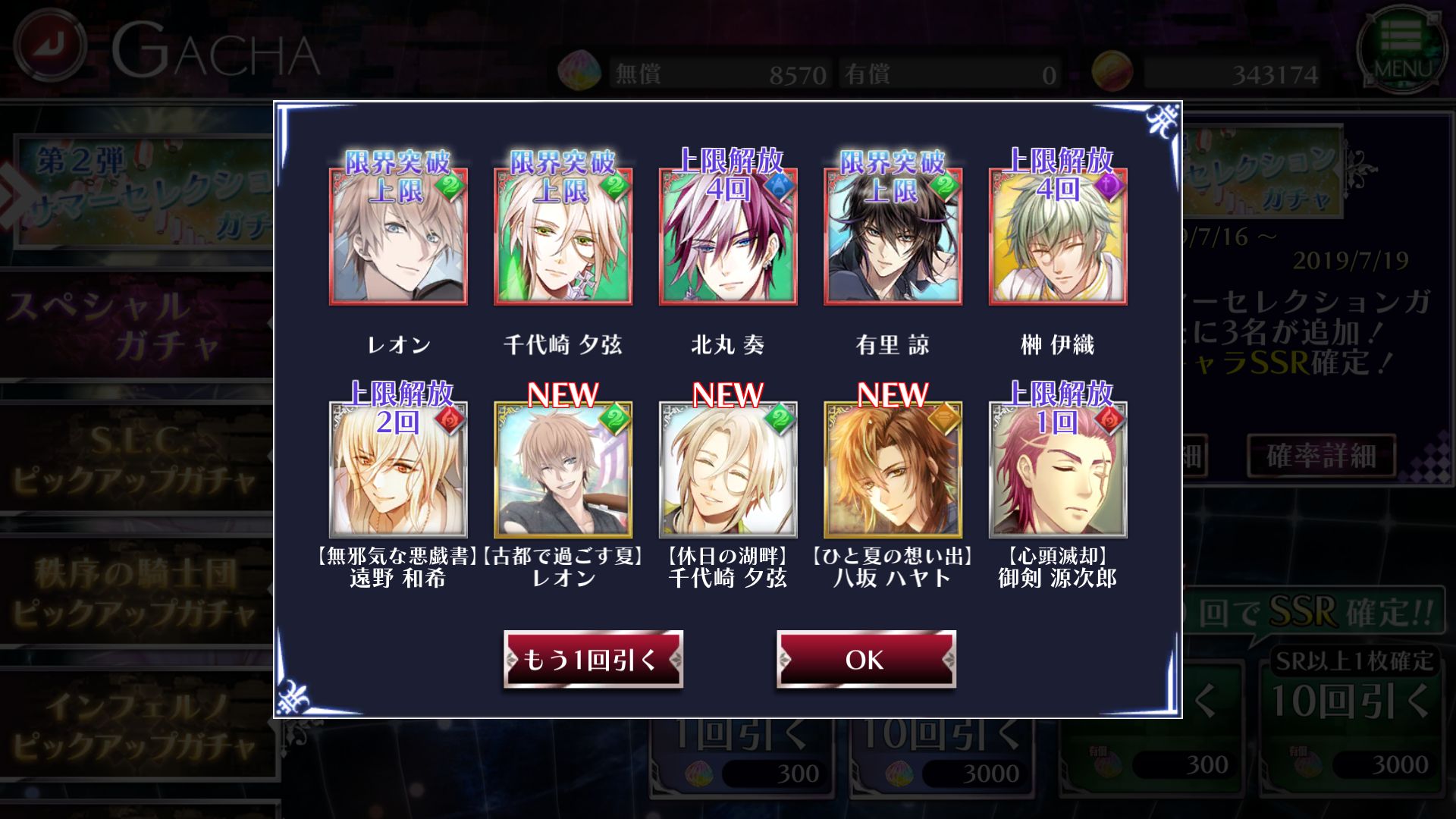
Task: View the new 【休日の湖畔】千代崎 夕弦 card
Action: point(727,470)
